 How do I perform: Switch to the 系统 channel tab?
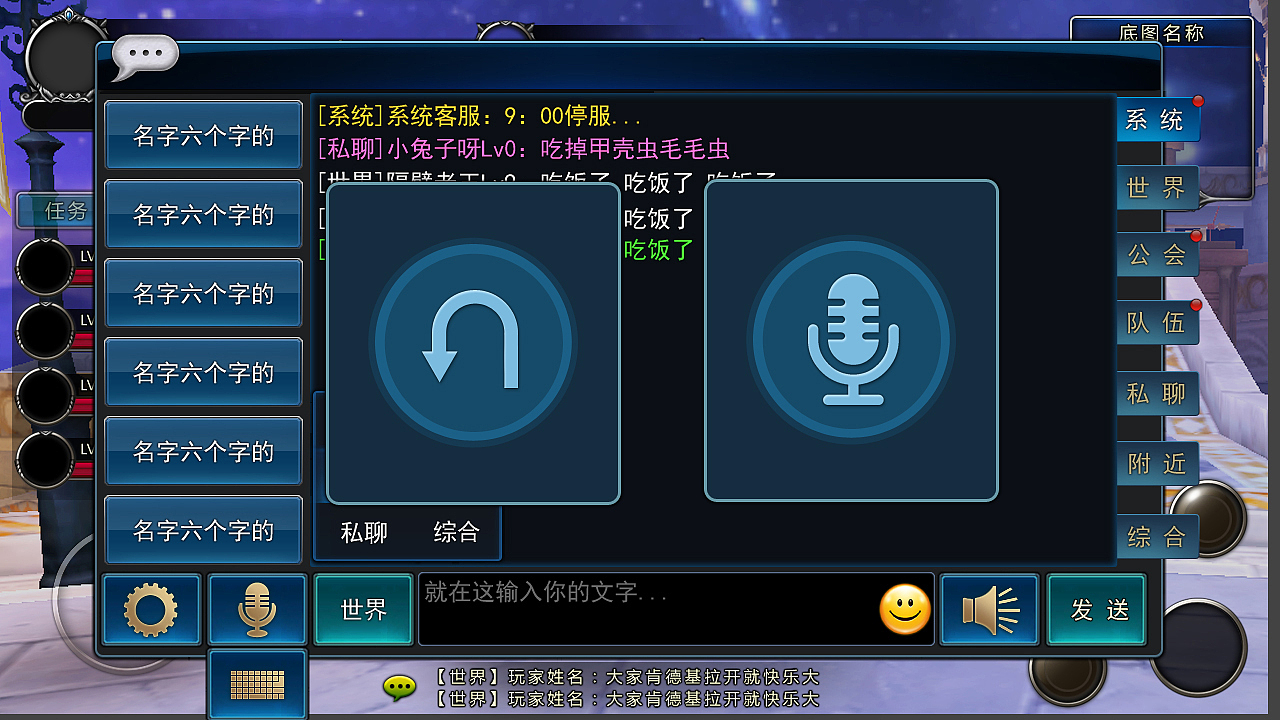coord(1157,119)
